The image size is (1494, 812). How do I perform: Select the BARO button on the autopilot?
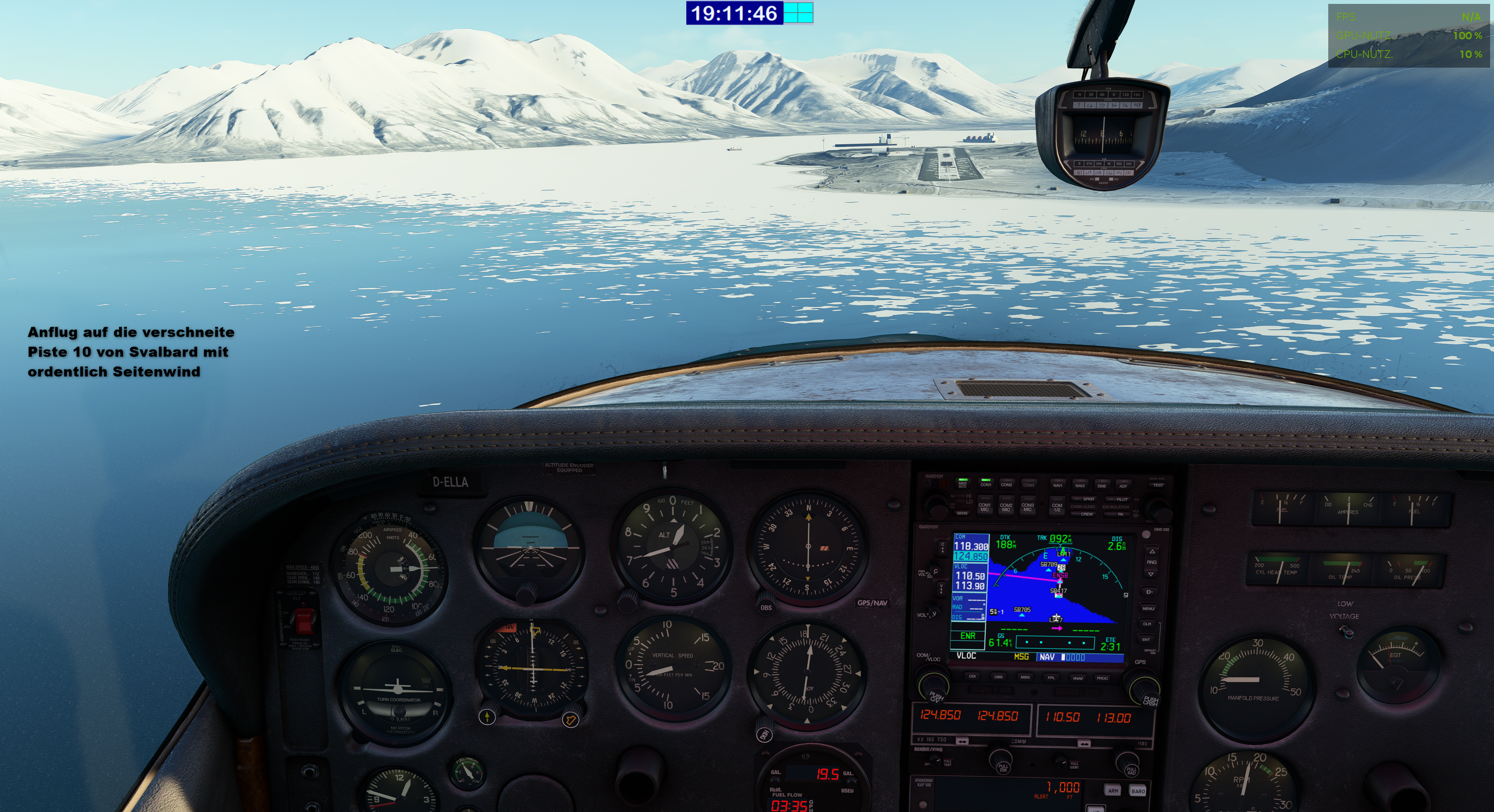click(x=1138, y=791)
